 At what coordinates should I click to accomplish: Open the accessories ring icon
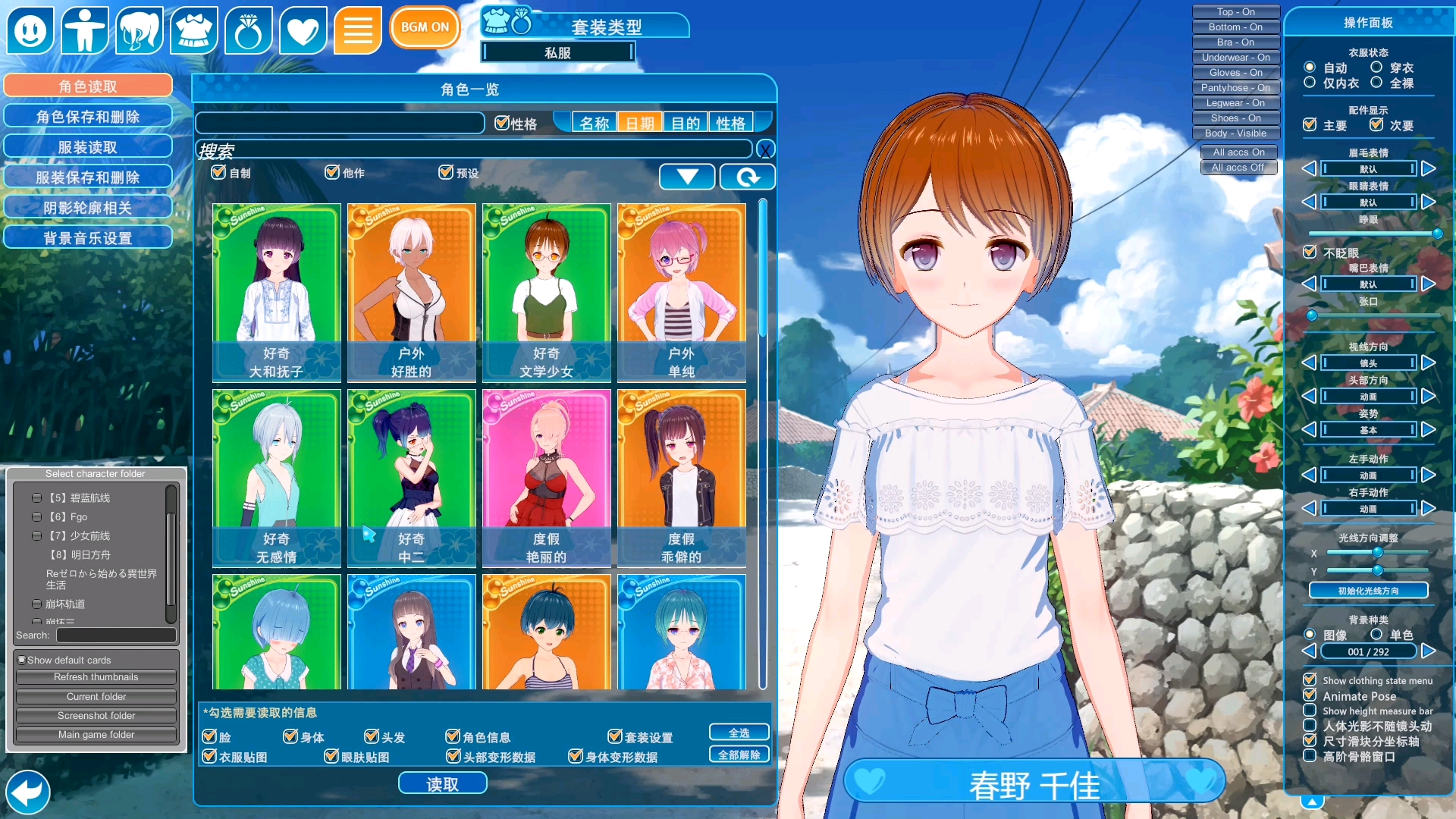(249, 30)
